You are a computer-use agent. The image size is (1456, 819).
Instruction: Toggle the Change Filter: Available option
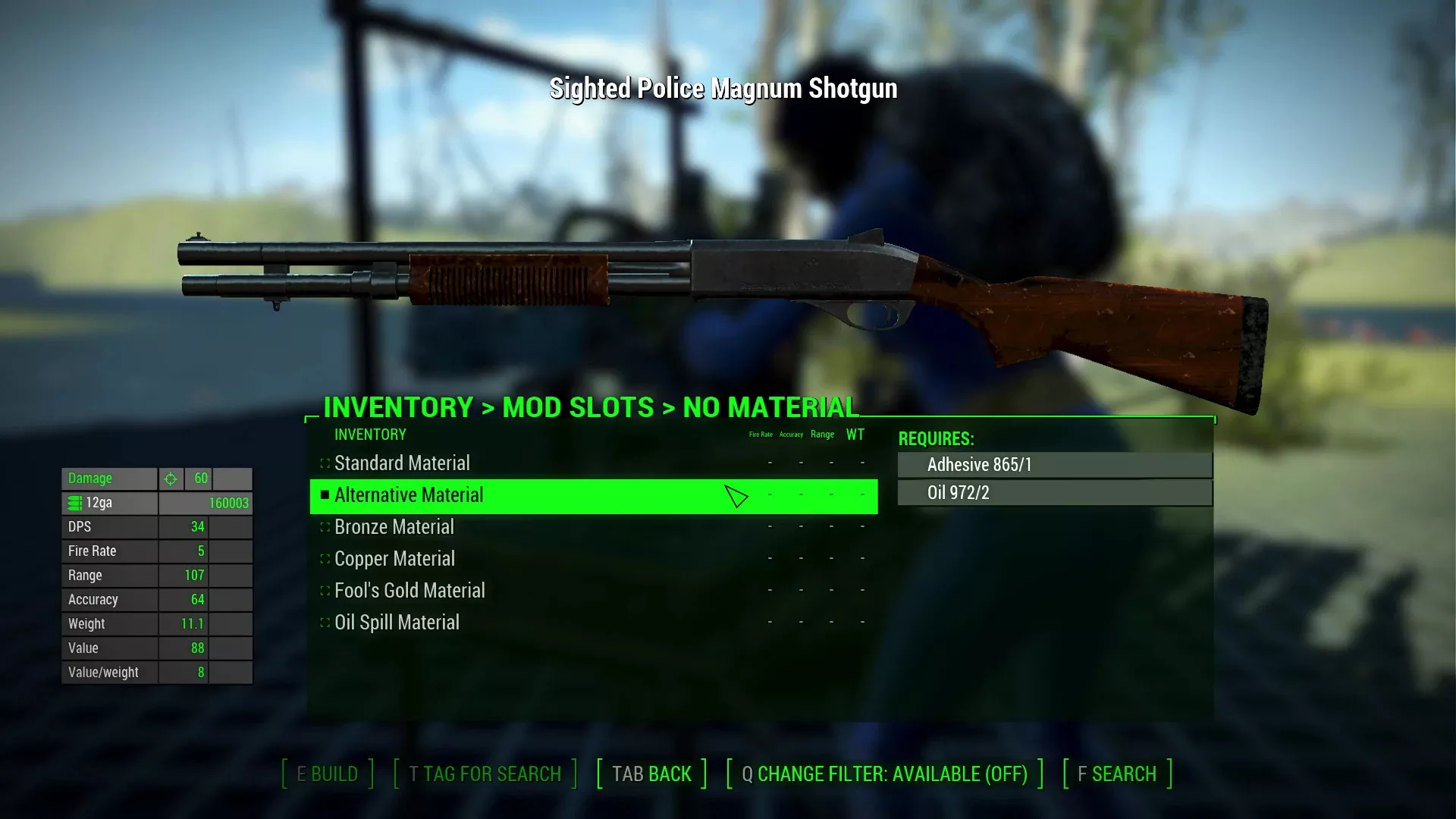884,774
